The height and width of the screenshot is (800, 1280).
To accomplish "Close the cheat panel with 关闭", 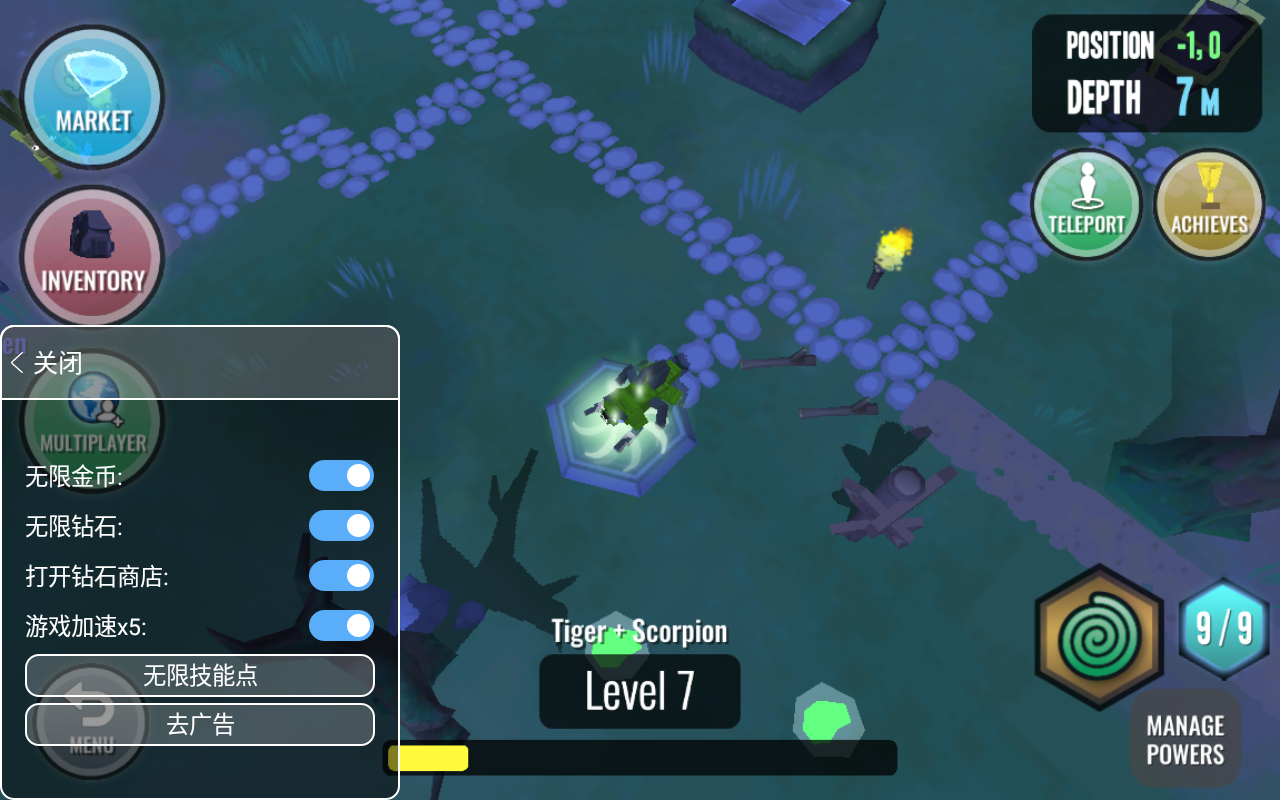I will [x=47, y=362].
